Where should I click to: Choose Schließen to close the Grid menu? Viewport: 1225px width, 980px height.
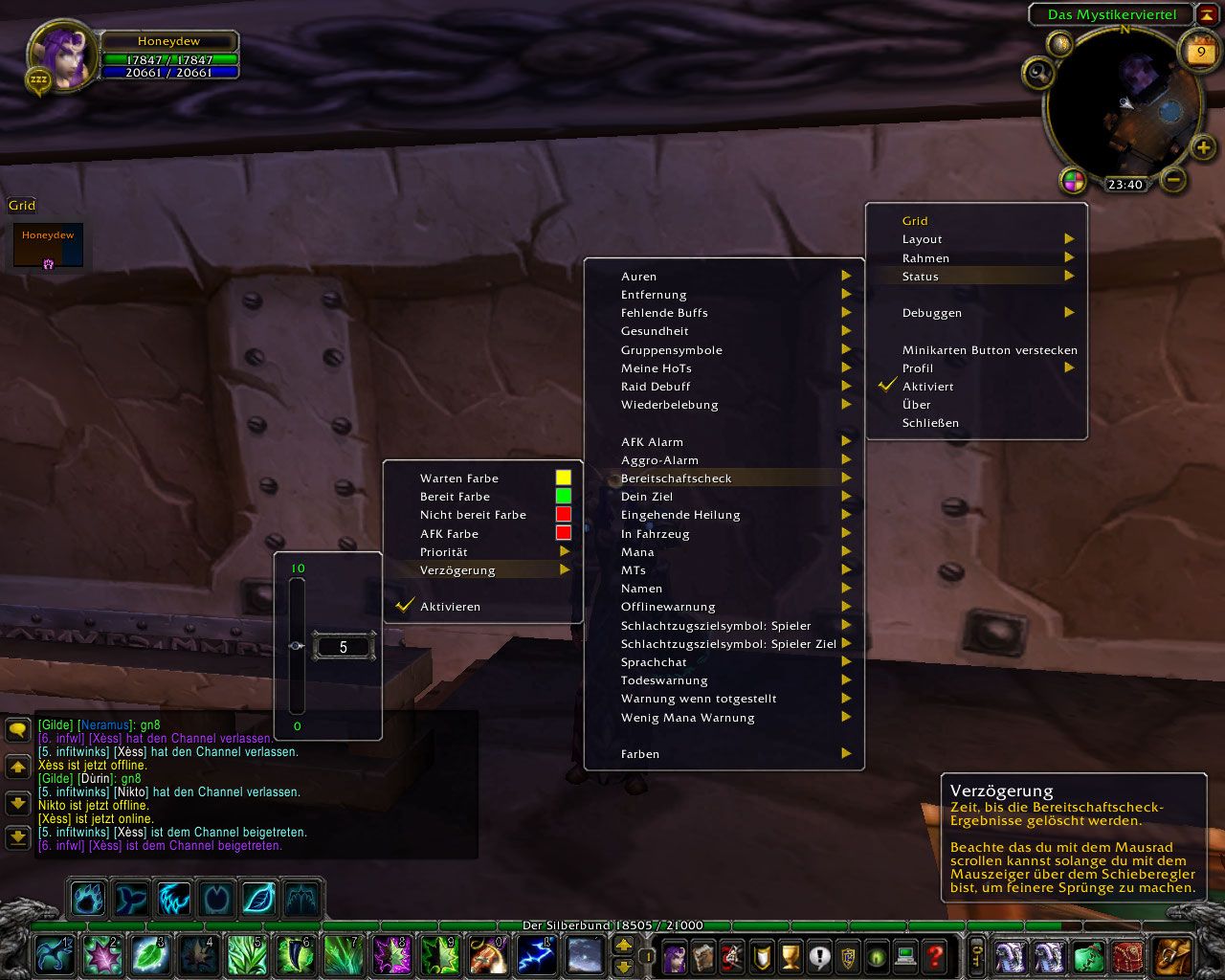[930, 423]
